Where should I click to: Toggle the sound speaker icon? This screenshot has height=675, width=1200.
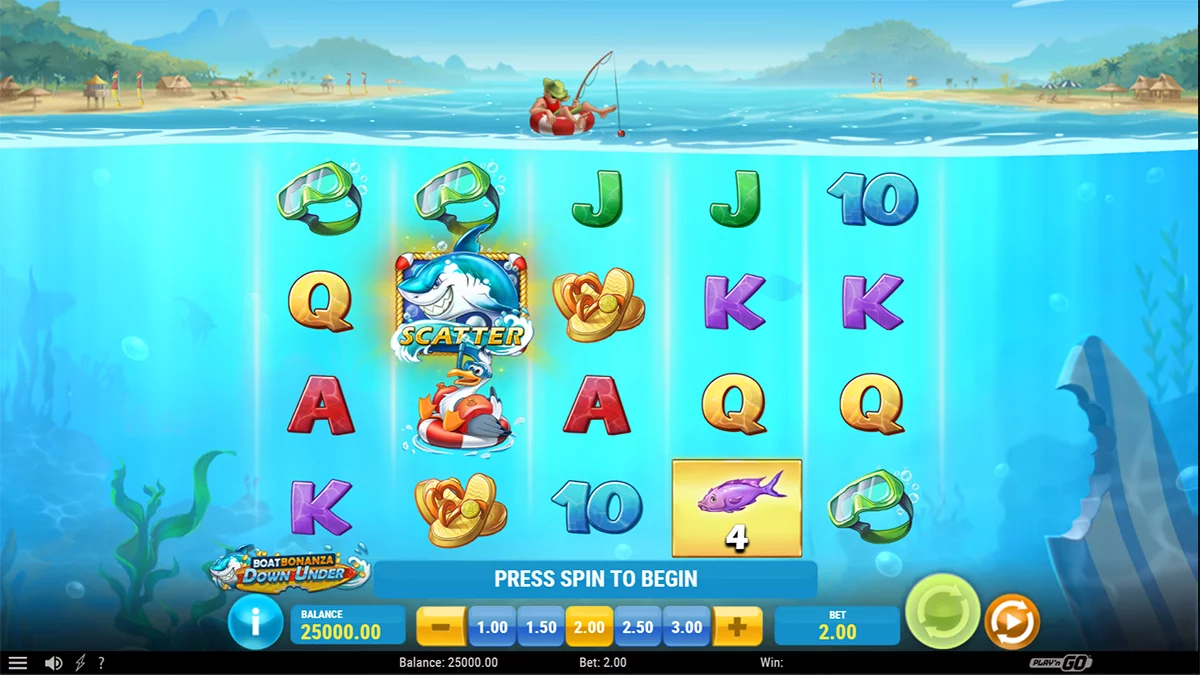point(54,663)
